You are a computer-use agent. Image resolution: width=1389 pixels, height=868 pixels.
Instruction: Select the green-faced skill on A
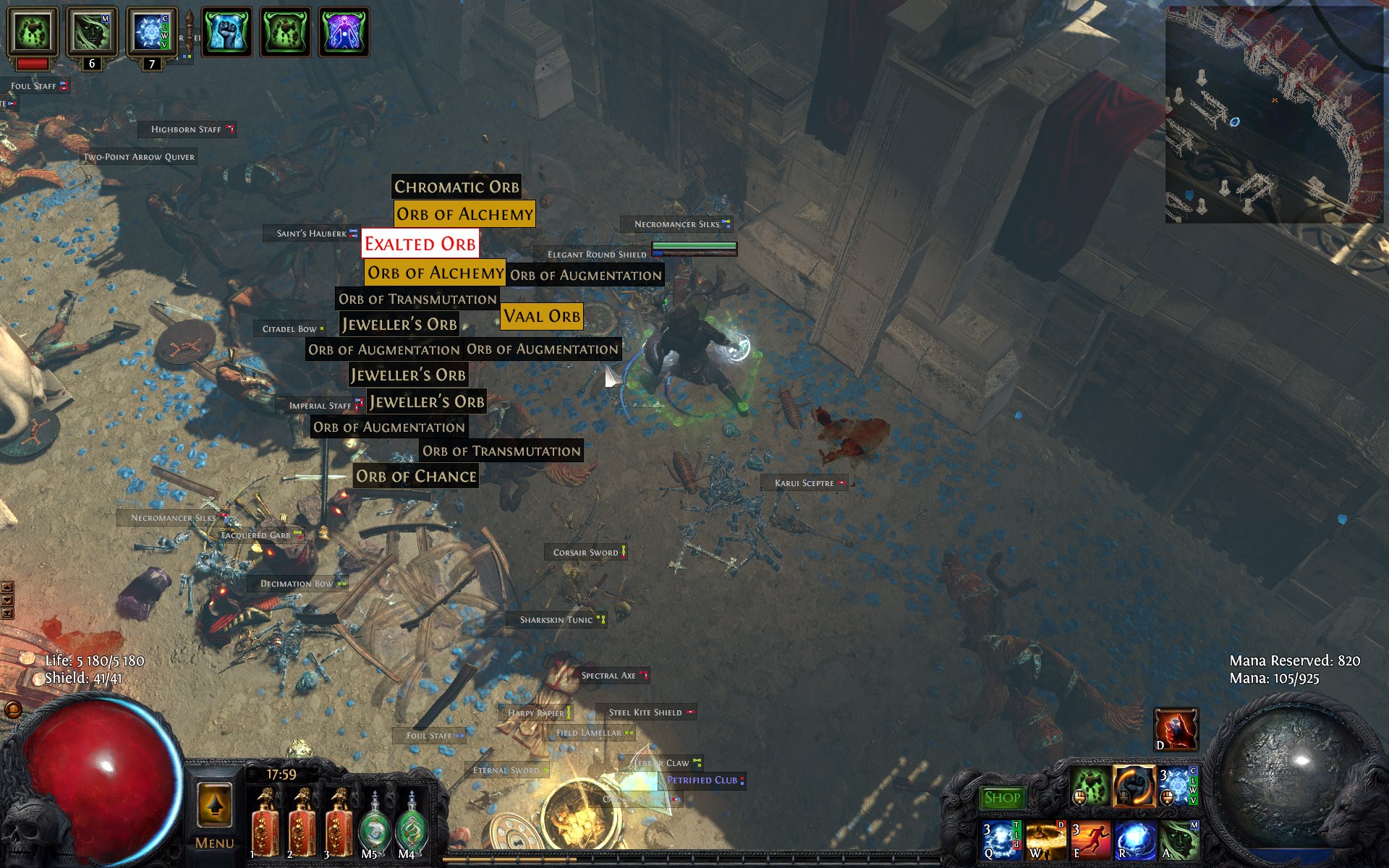point(1179,841)
